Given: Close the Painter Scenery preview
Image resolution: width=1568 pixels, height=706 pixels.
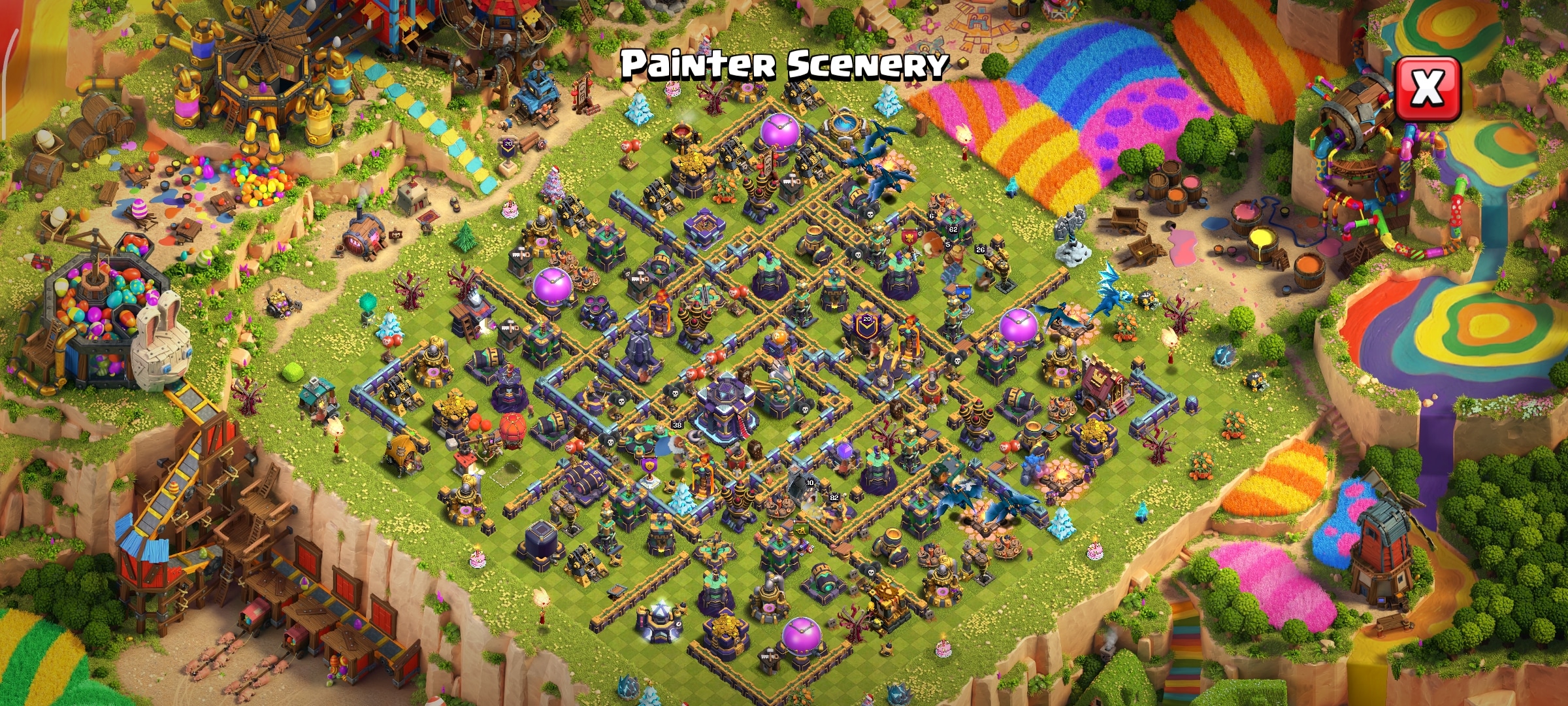Looking at the screenshot, I should click(1428, 88).
